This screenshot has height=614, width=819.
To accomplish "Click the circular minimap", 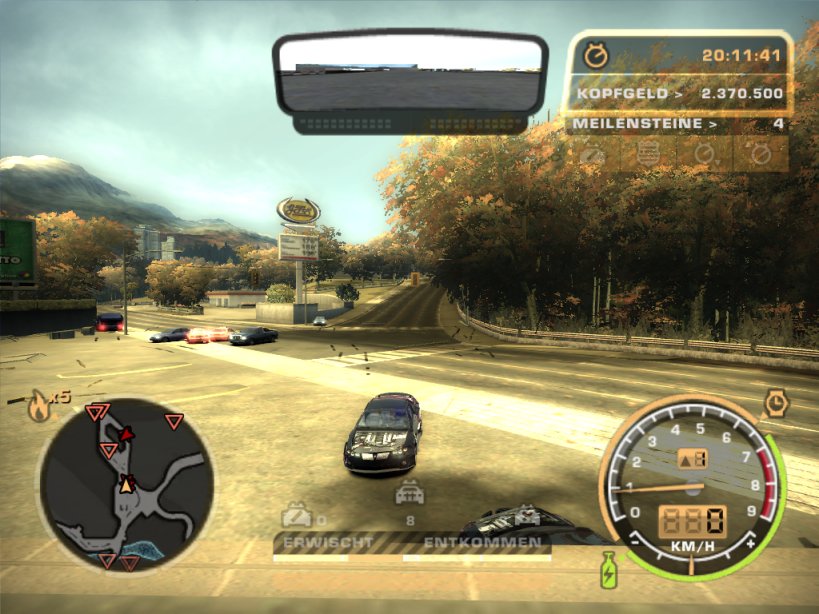I will [x=125, y=484].
